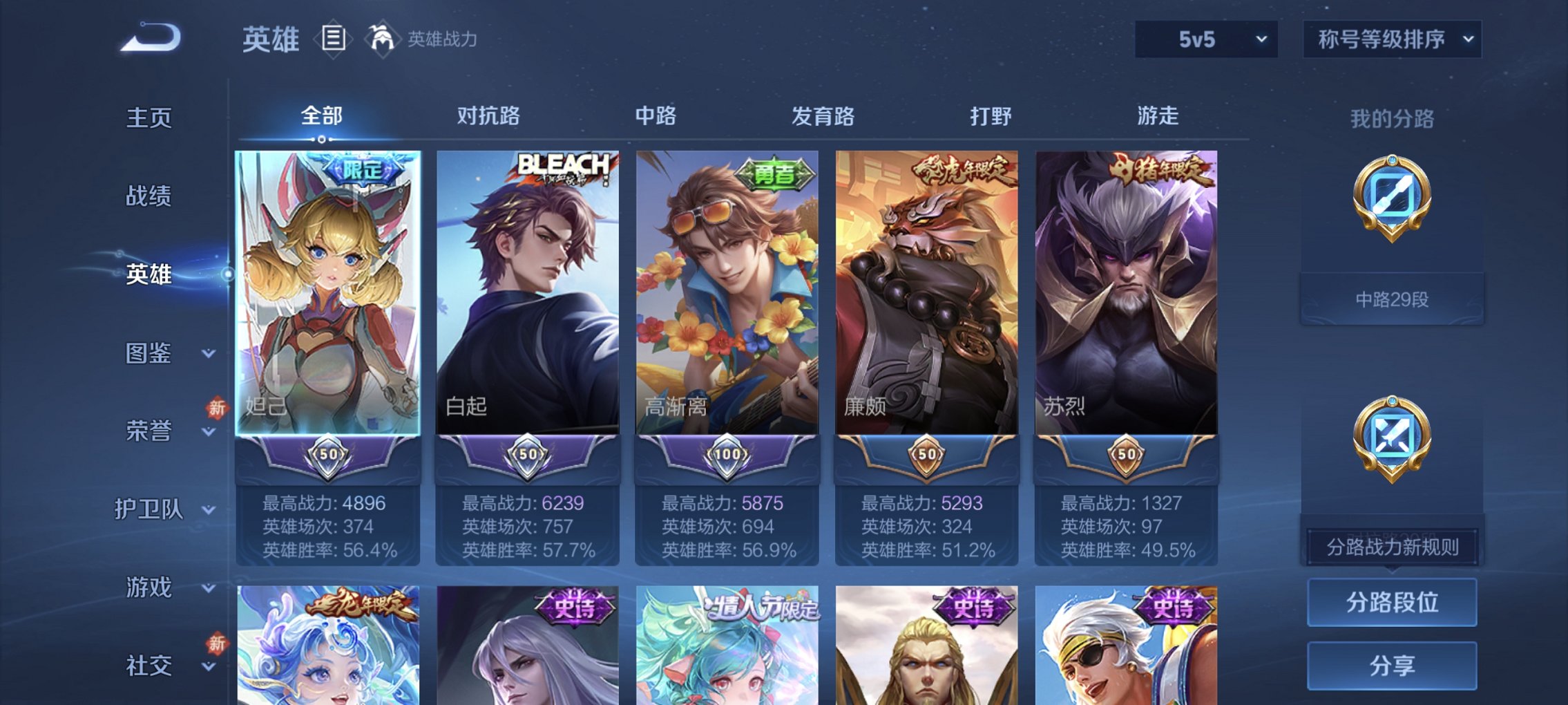This screenshot has width=1568, height=705.
Task: Click the list icon beside 英雄 title
Action: click(x=334, y=39)
